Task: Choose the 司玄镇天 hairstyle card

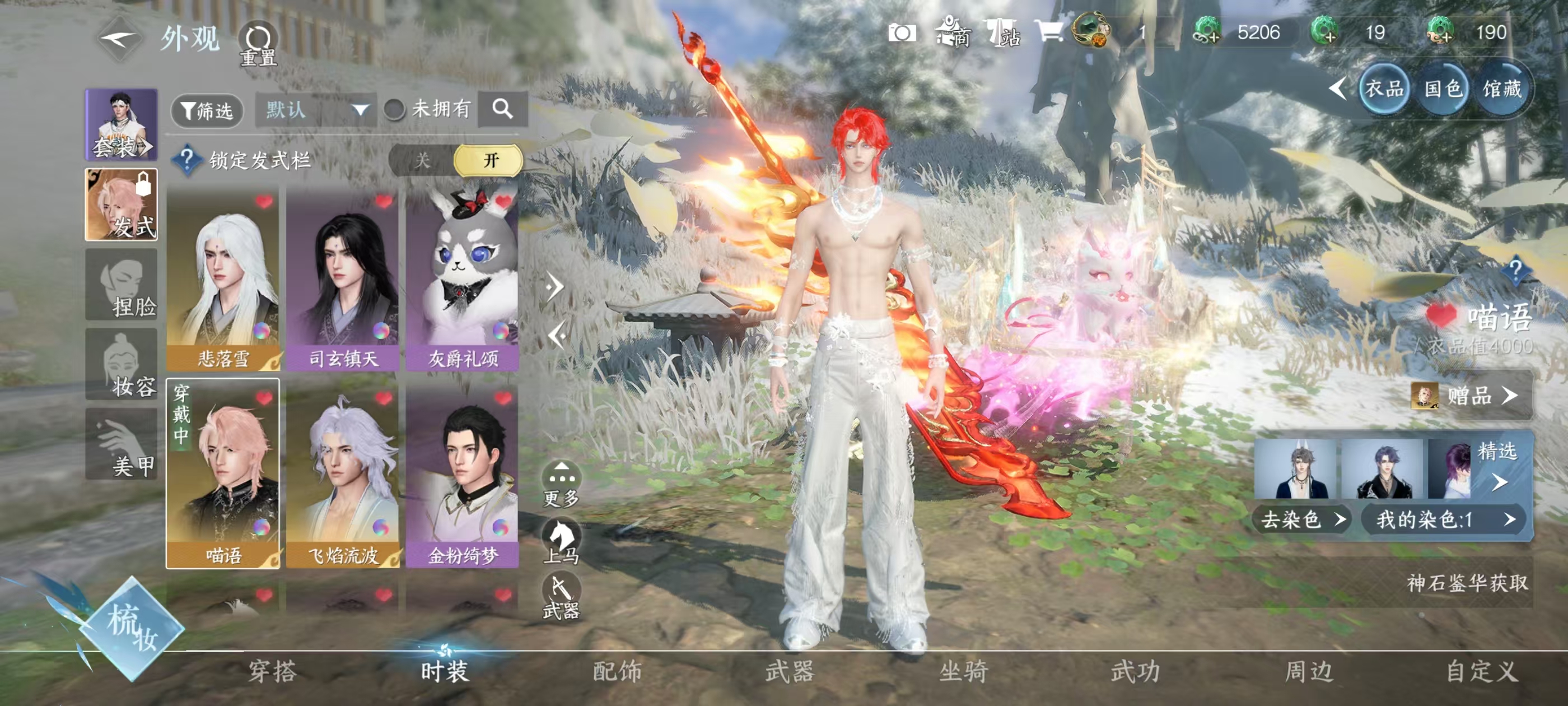Action: coord(343,280)
